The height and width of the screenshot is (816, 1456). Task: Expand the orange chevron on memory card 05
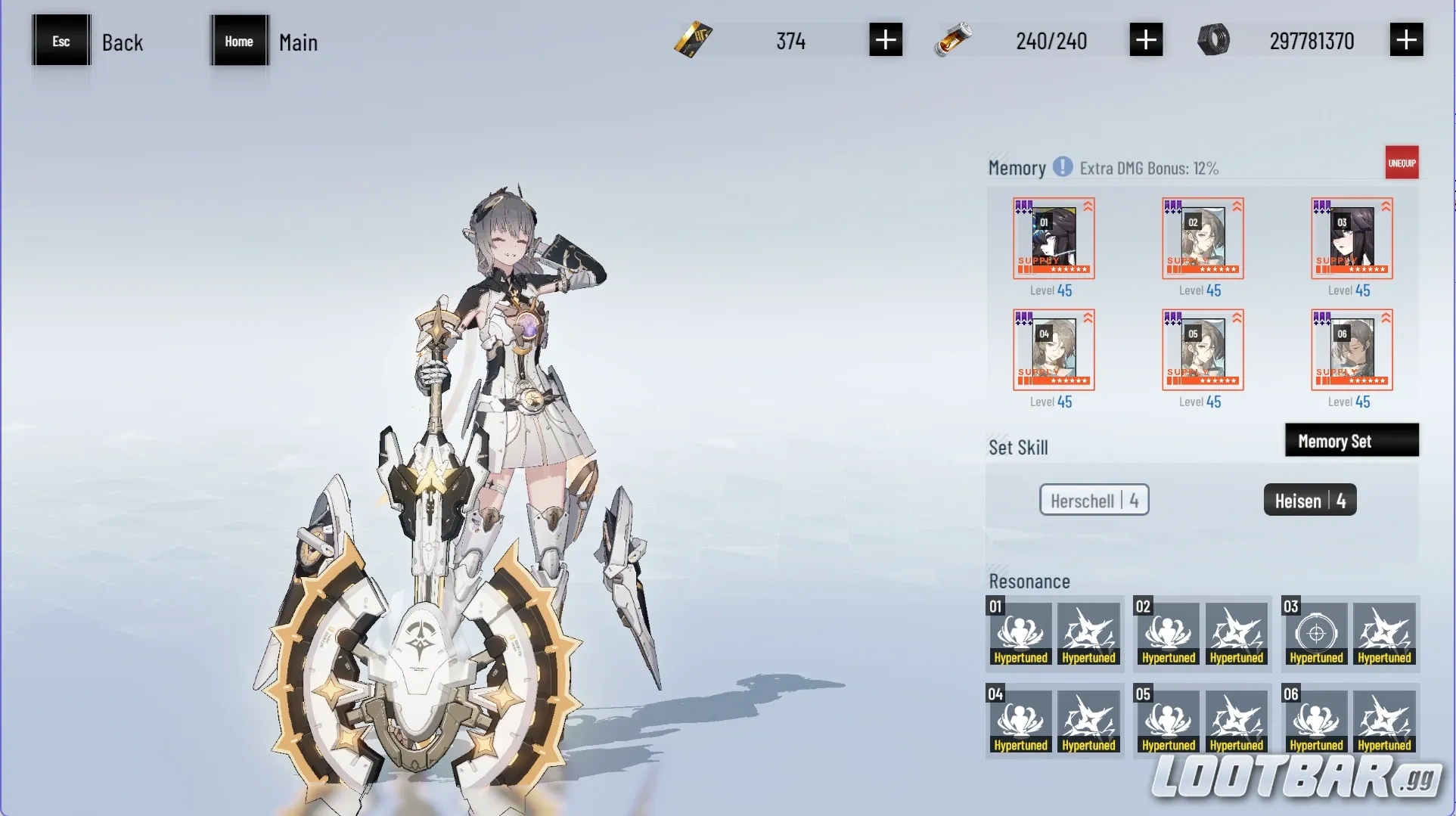pos(1236,317)
